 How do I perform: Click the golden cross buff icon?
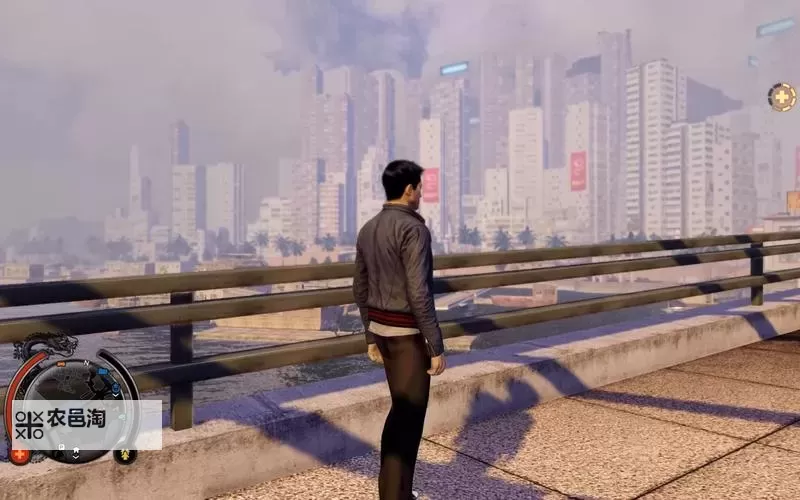click(x=781, y=97)
